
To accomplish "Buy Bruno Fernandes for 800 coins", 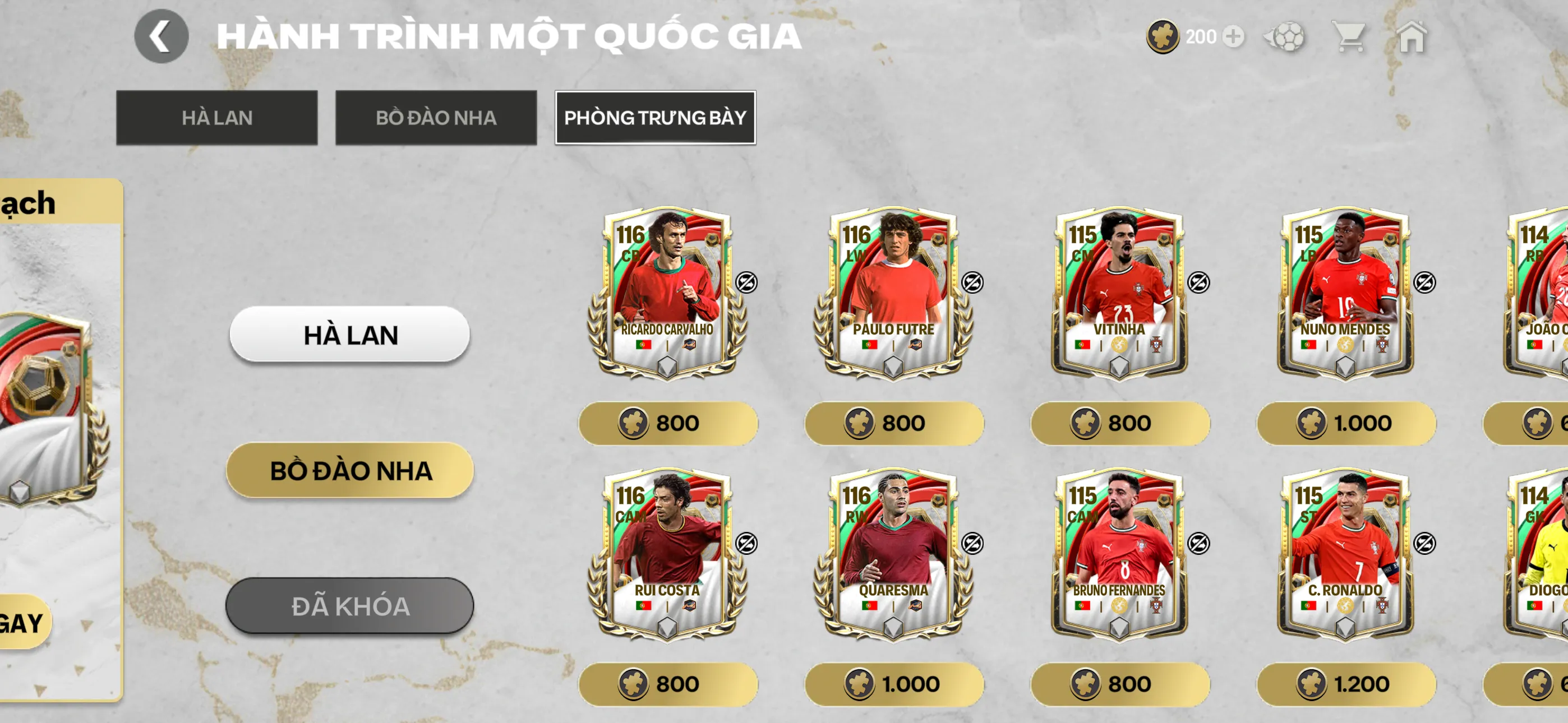I will coord(1119,684).
